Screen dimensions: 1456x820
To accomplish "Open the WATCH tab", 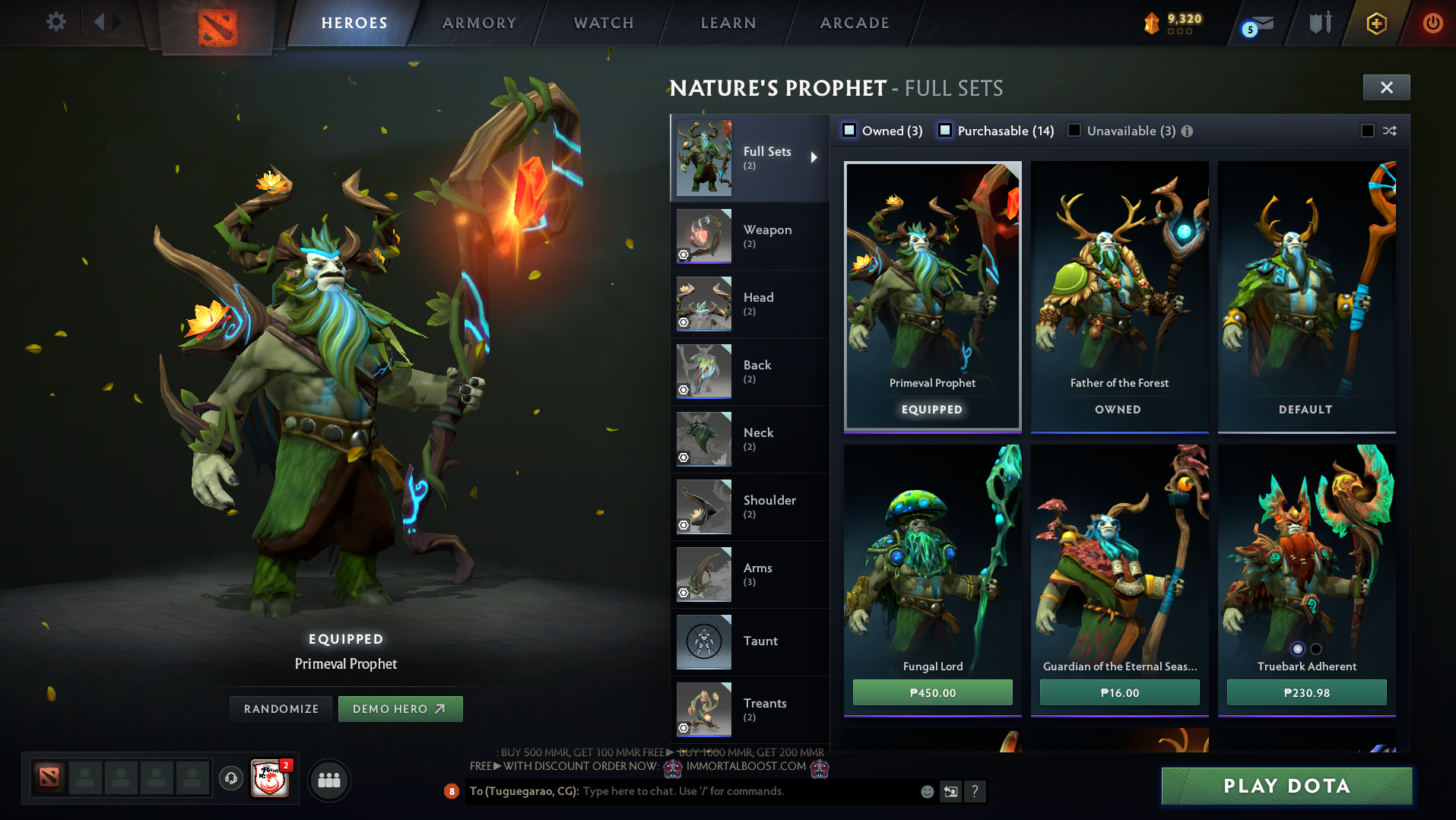I will 602,22.
